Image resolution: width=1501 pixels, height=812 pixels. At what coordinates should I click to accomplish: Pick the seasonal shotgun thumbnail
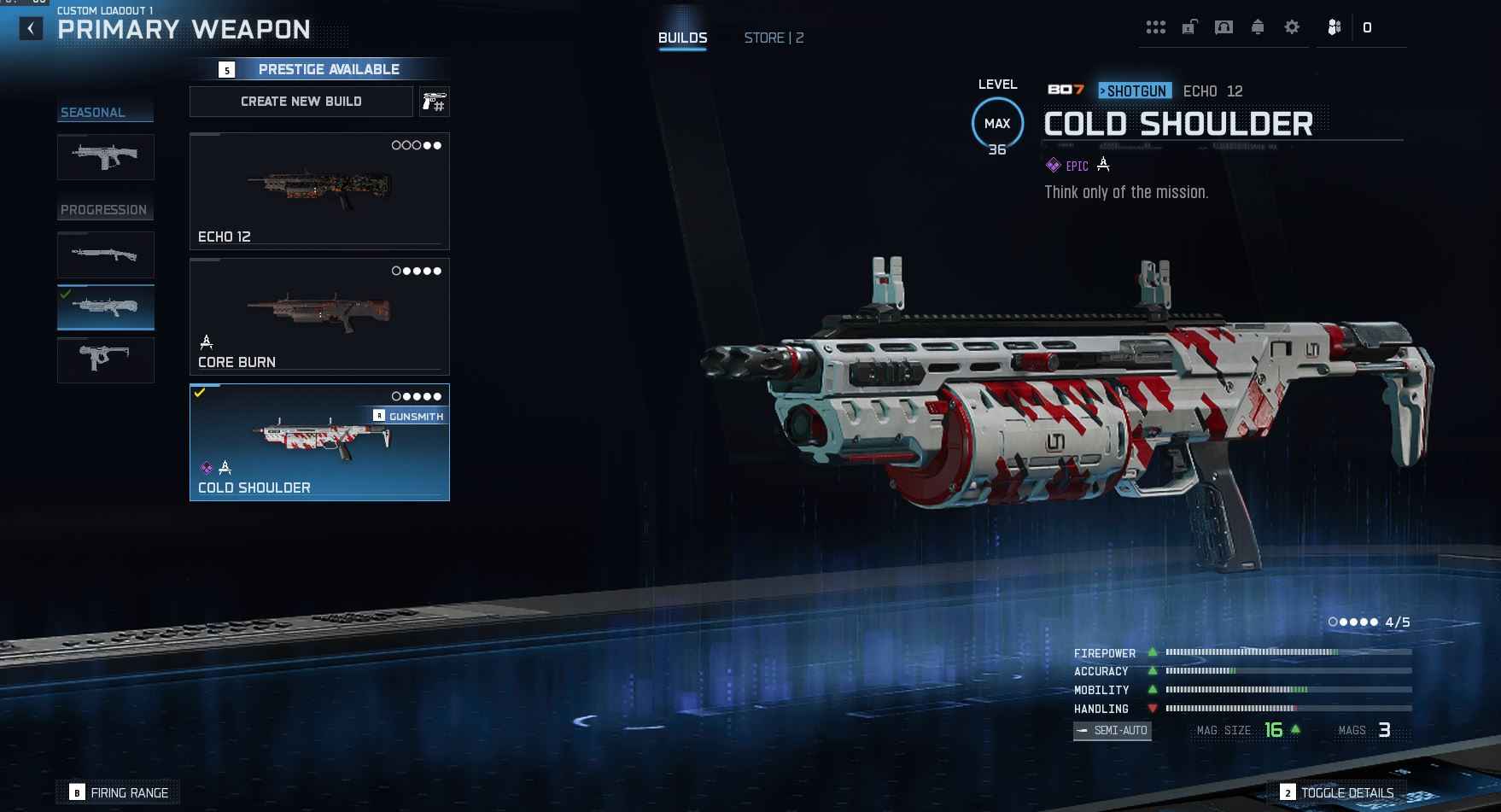click(106, 157)
